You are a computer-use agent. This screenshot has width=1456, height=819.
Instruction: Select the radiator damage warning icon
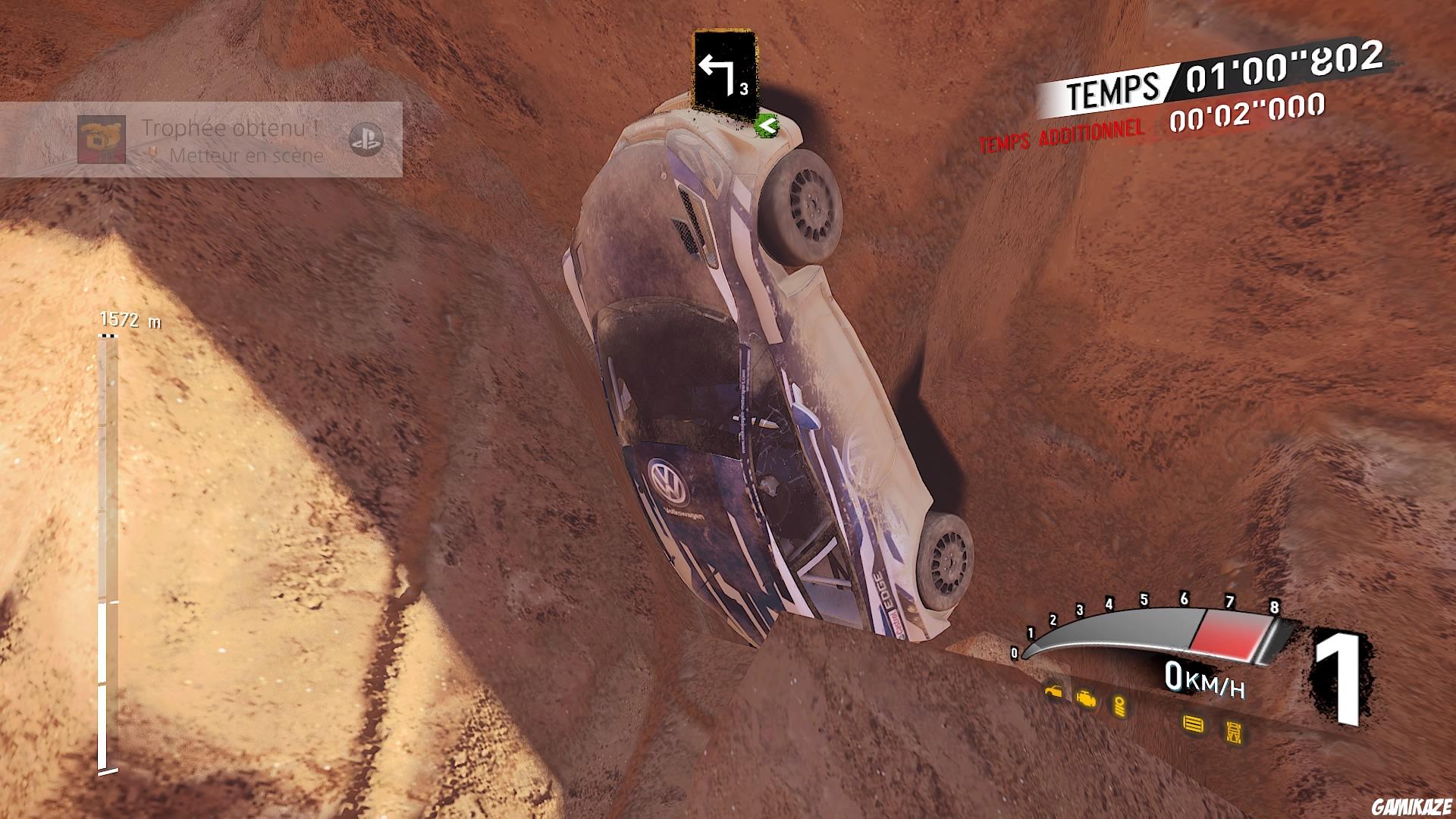click(x=1192, y=723)
